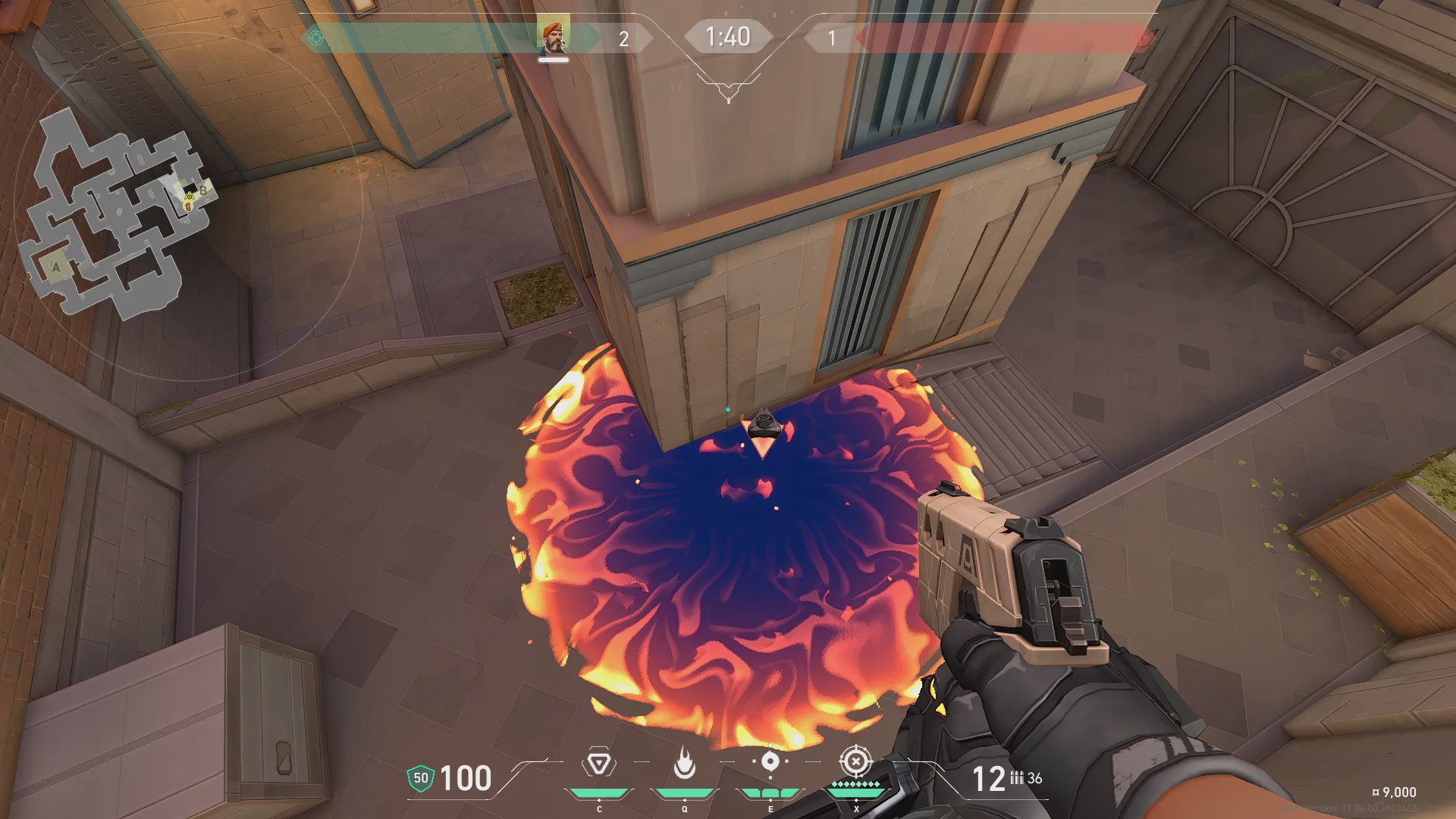The width and height of the screenshot is (1456, 819).
Task: Choose the Sky Smoke ability icon
Action: point(770,762)
